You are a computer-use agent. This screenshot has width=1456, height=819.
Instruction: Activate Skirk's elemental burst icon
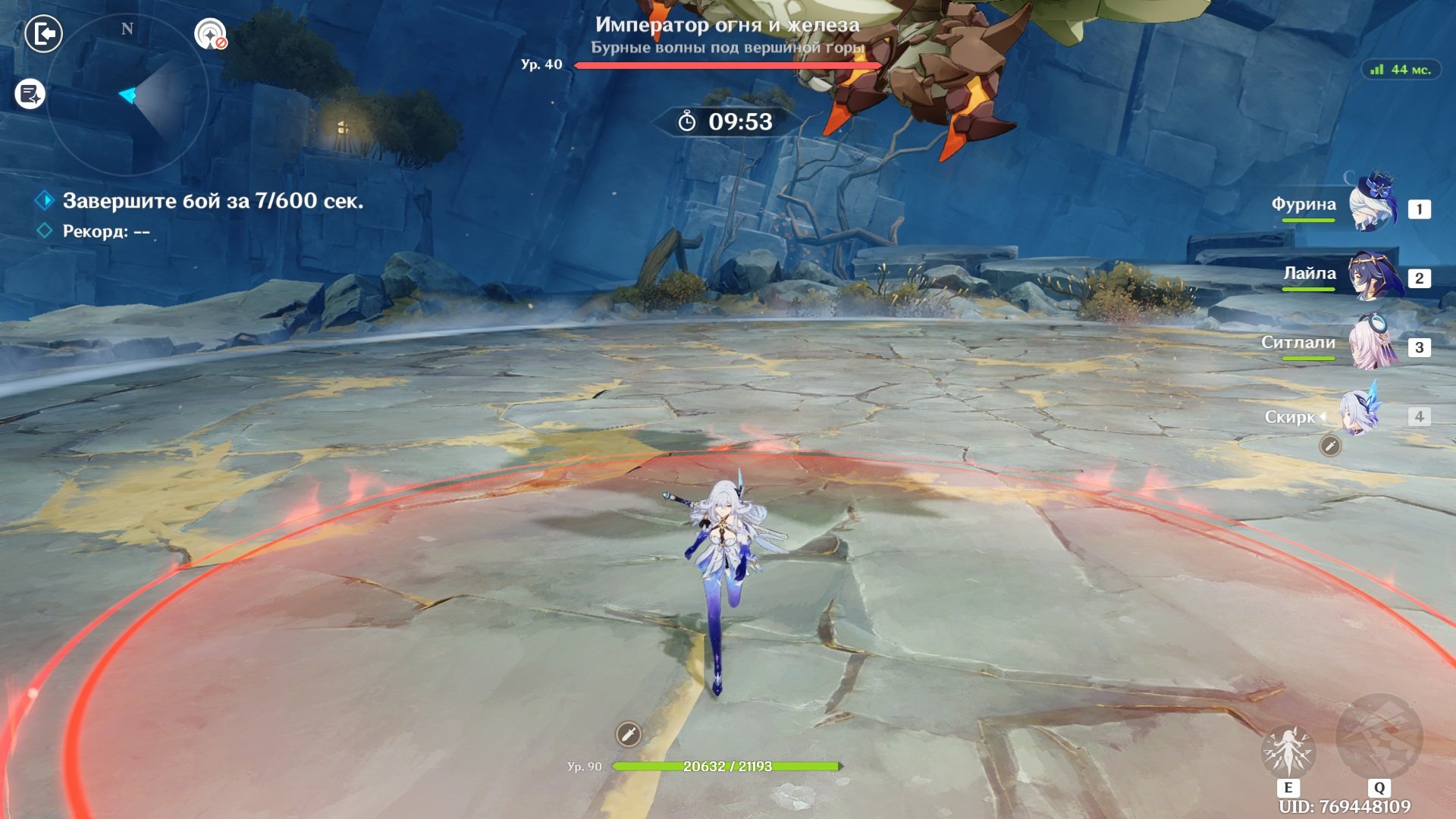point(1379,738)
